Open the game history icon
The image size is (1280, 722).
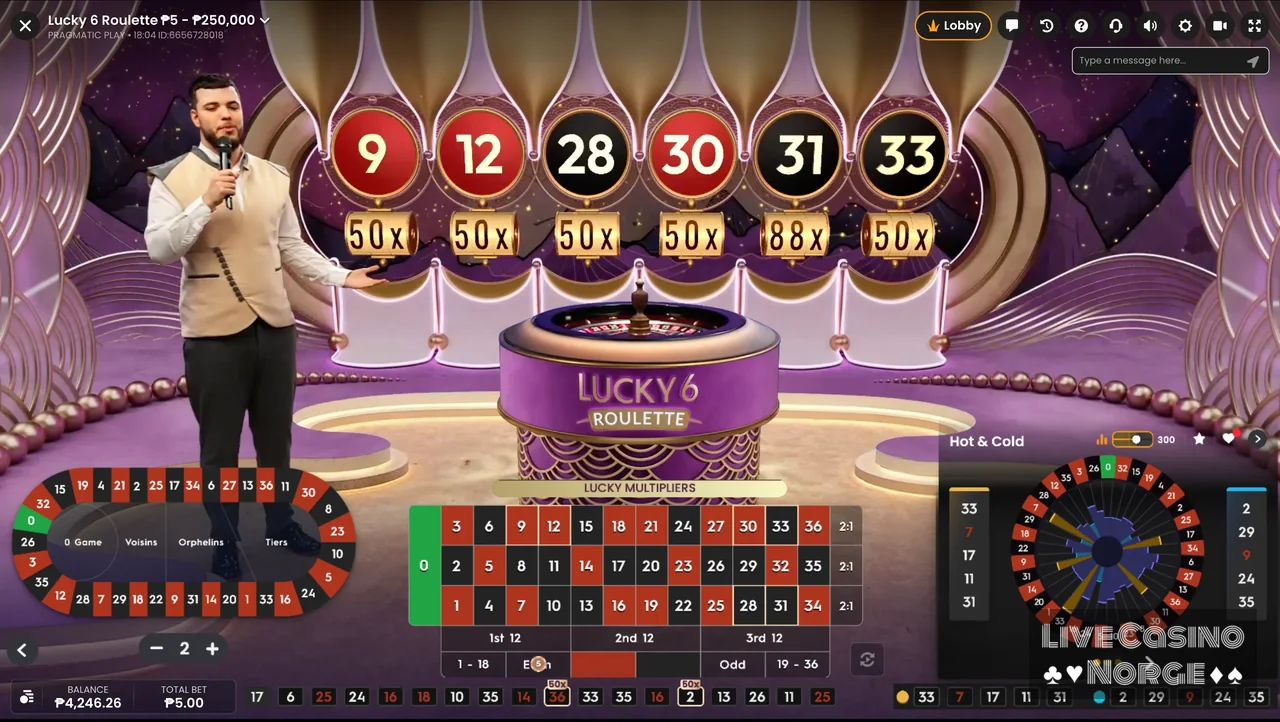coord(1046,25)
